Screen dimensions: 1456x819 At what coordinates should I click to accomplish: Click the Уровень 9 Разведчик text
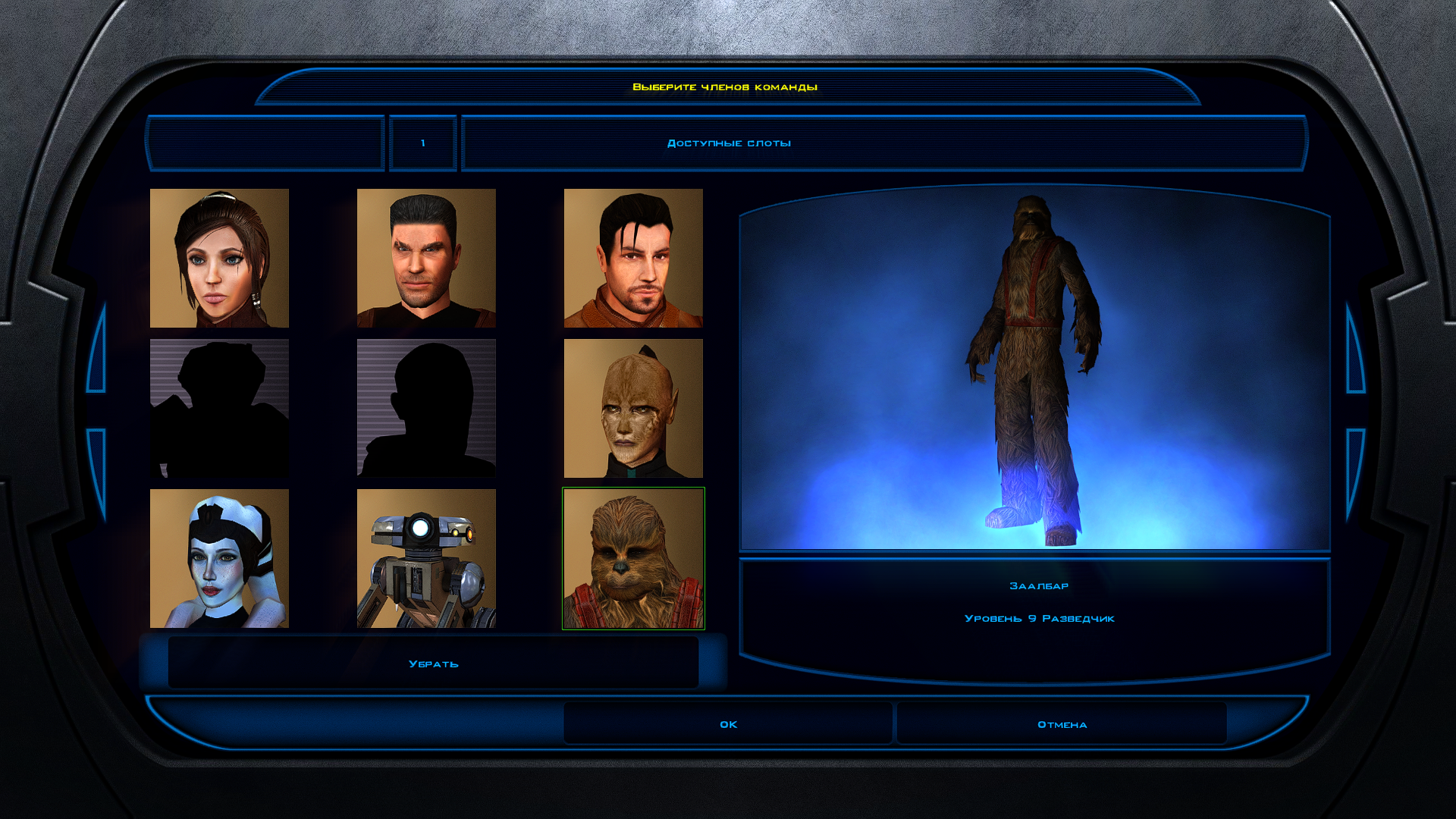(x=1039, y=618)
